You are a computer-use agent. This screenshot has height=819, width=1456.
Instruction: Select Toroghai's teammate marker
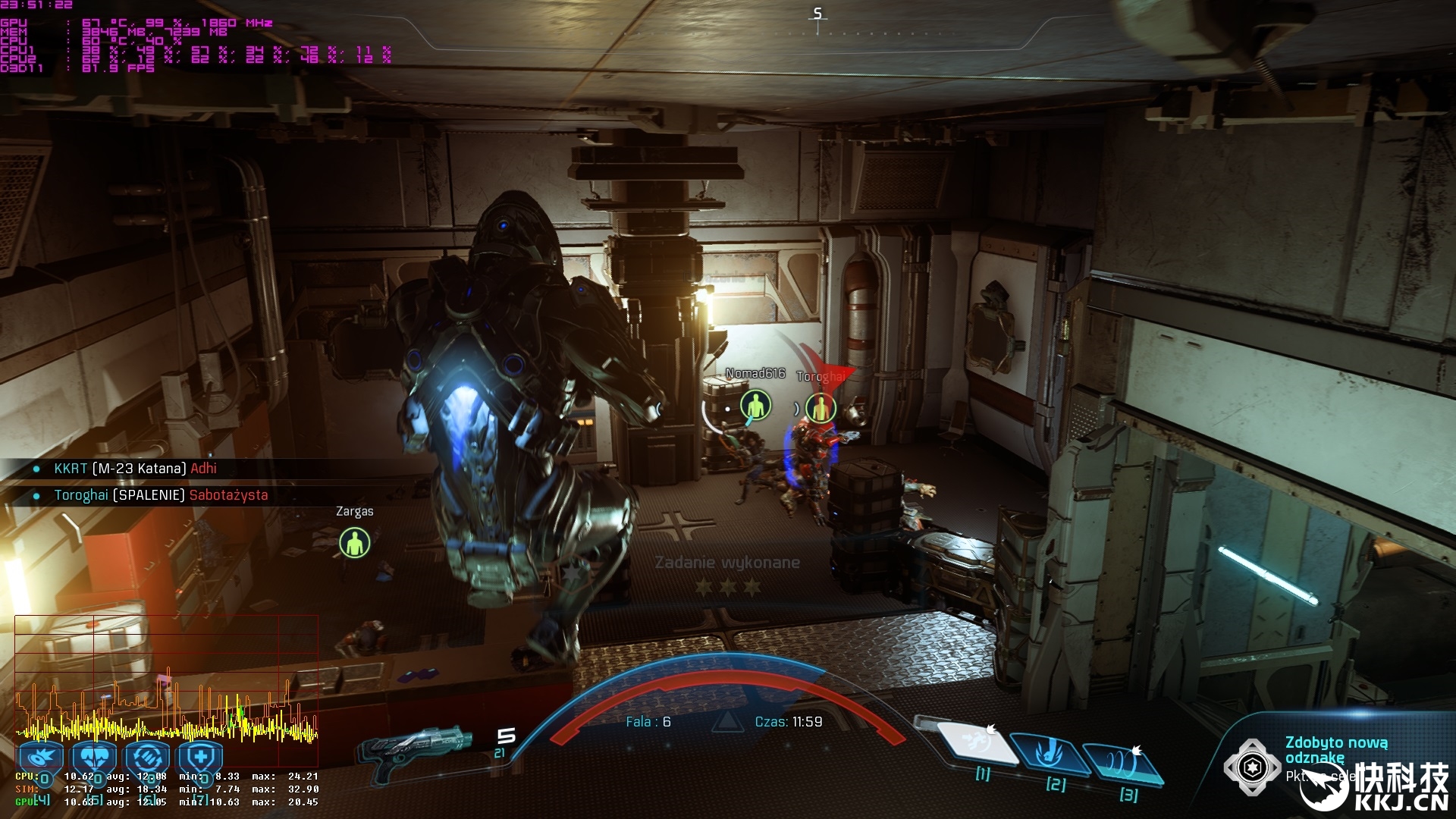coord(820,409)
